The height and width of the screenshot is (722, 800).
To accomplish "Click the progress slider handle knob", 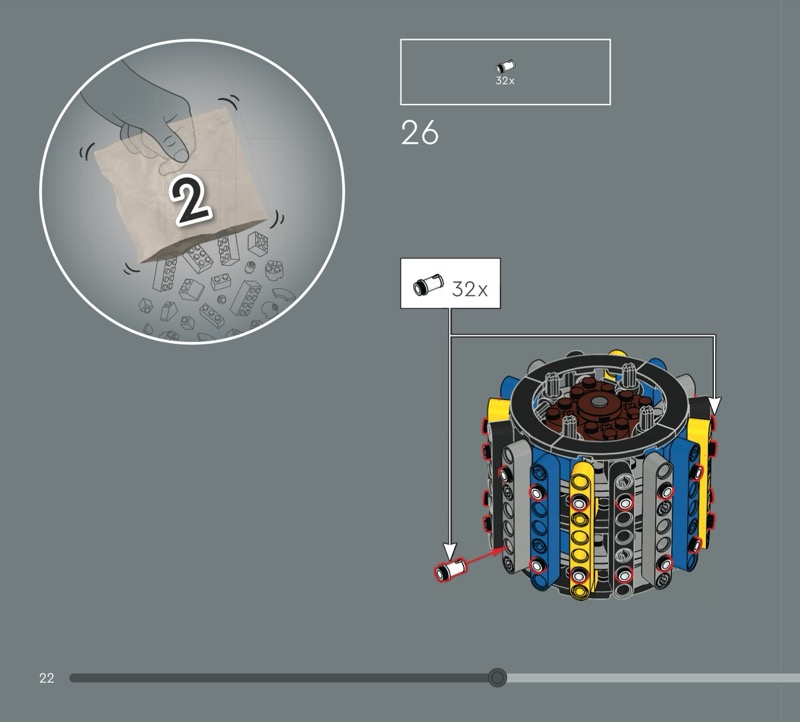I will pyautogui.click(x=497, y=678).
